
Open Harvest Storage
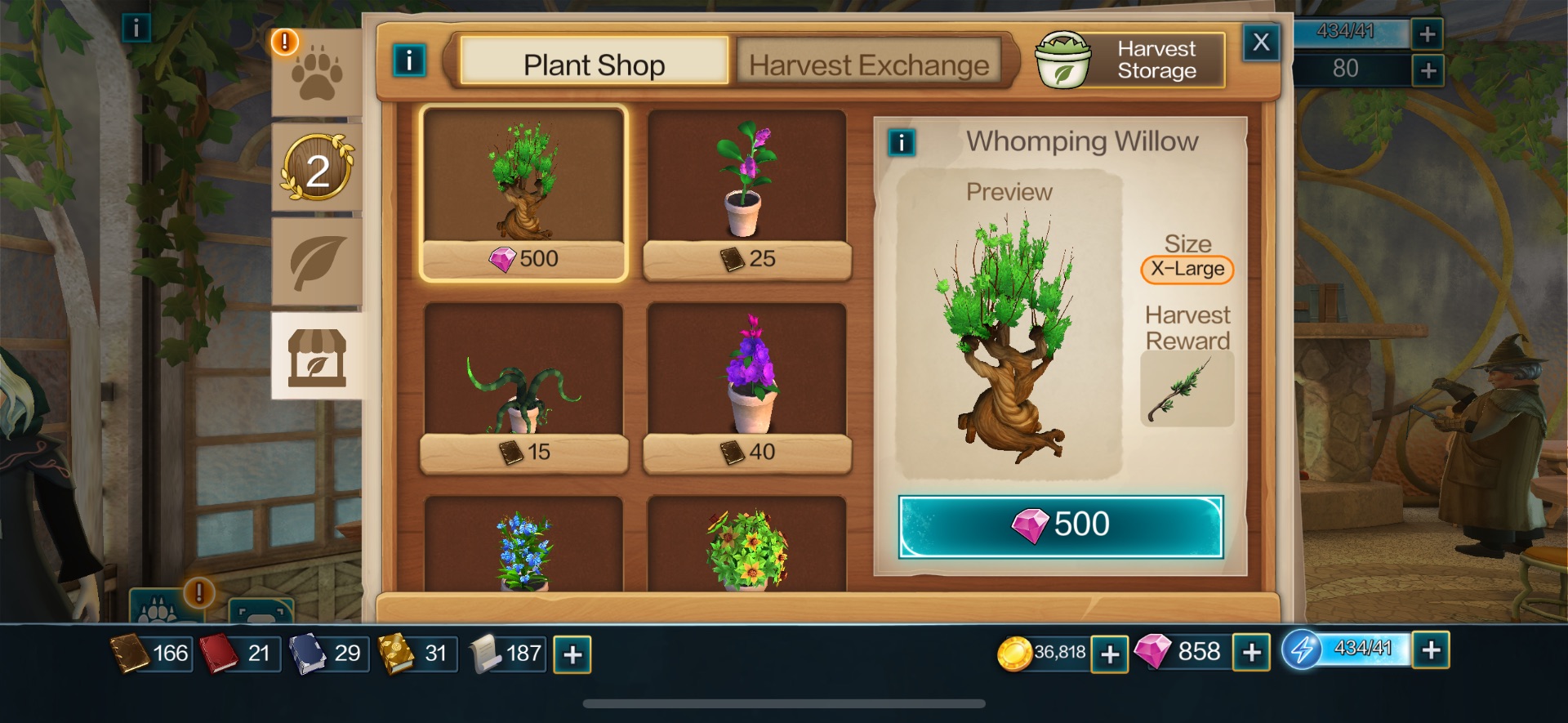pyautogui.click(x=1131, y=60)
